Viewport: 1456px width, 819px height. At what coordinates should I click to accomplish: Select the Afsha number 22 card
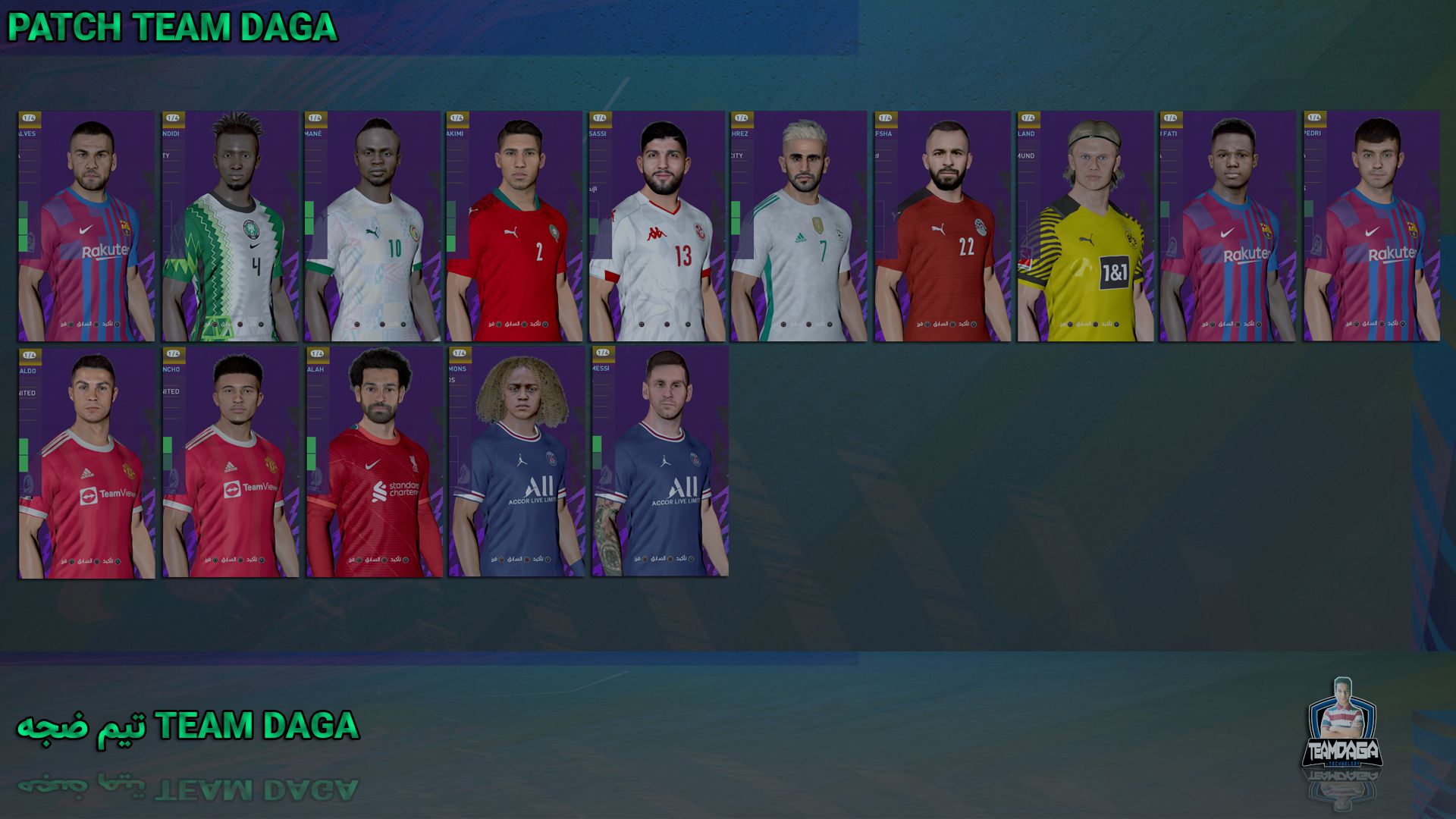(x=943, y=227)
